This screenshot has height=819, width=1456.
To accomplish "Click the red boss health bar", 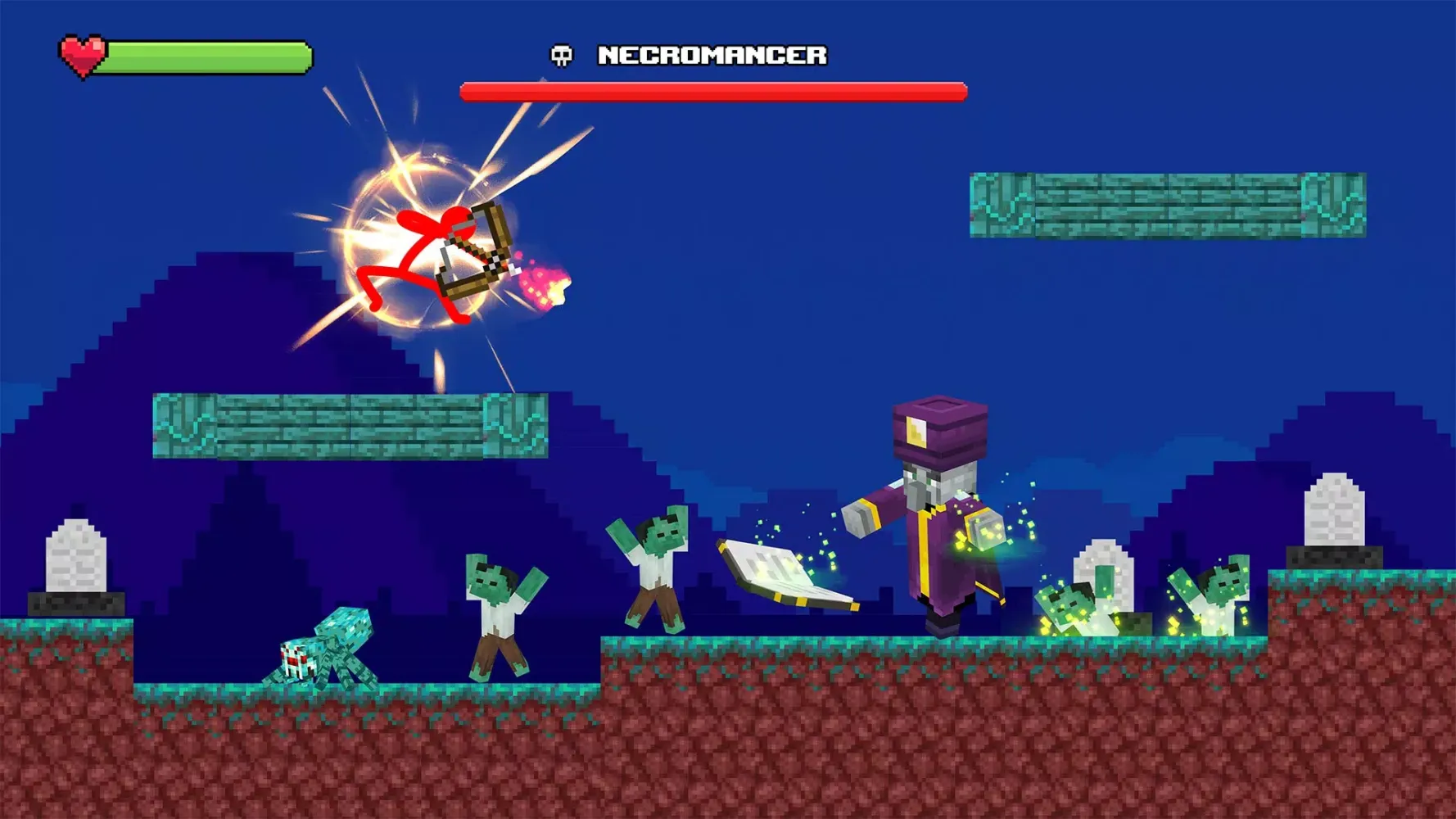I will click(x=712, y=91).
